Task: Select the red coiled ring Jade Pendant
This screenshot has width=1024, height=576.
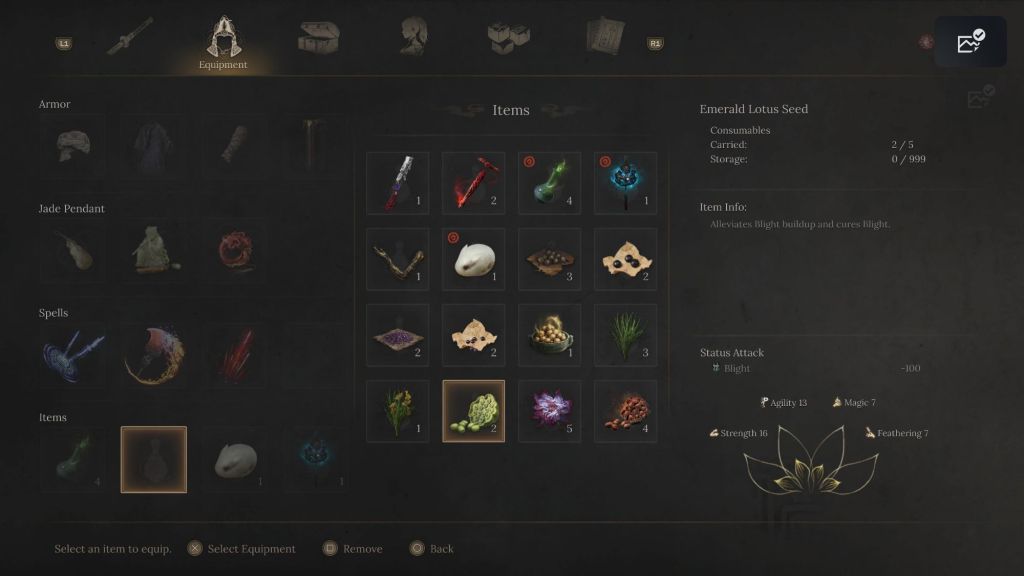Action: [236, 251]
